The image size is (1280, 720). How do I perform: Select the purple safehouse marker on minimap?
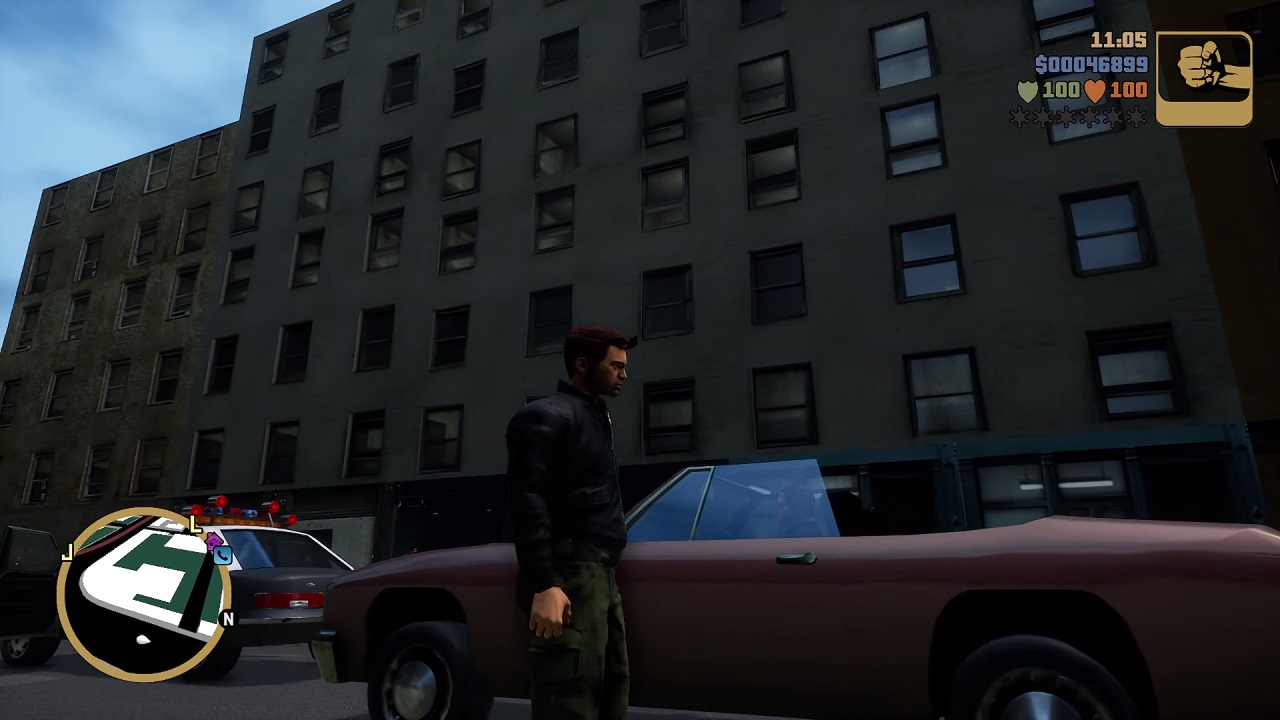pyautogui.click(x=213, y=541)
